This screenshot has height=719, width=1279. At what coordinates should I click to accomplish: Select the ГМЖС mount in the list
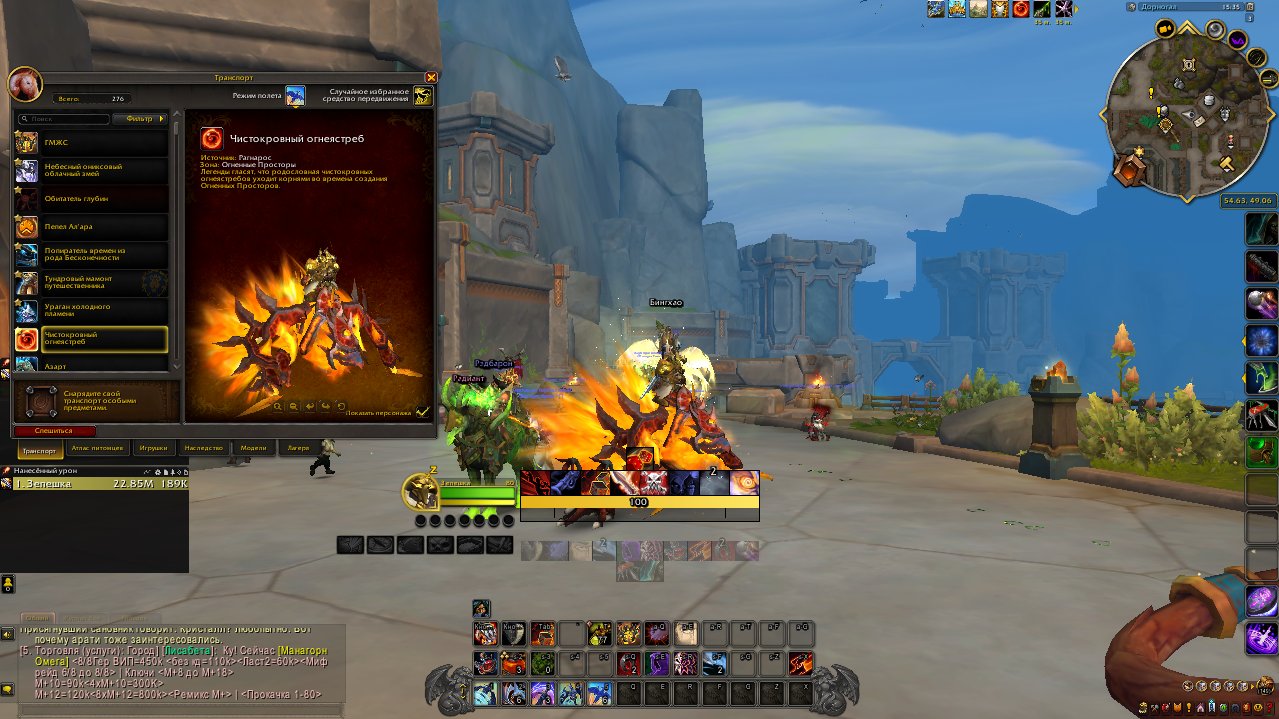91,143
